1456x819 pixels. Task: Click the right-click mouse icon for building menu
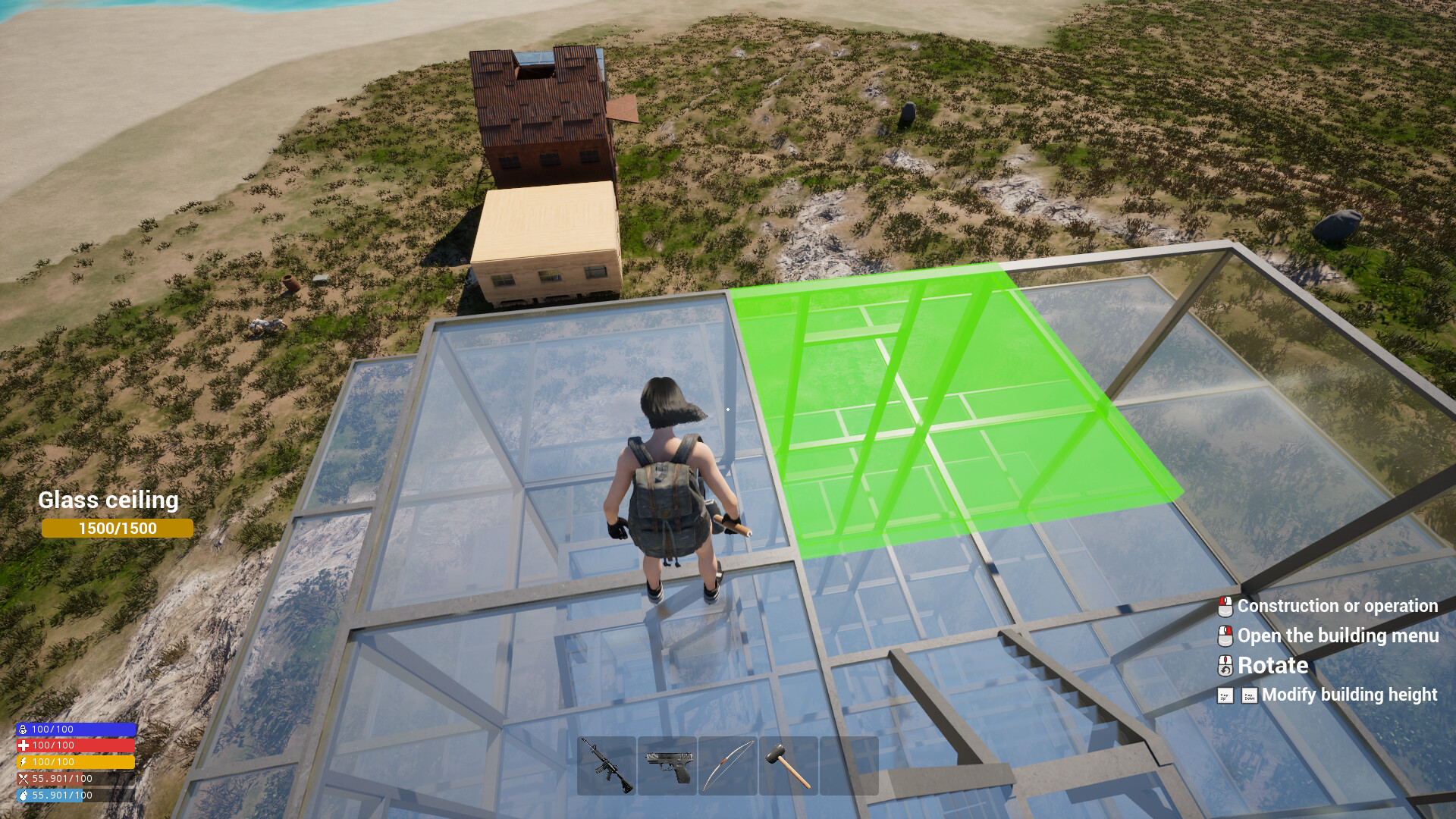click(1225, 636)
